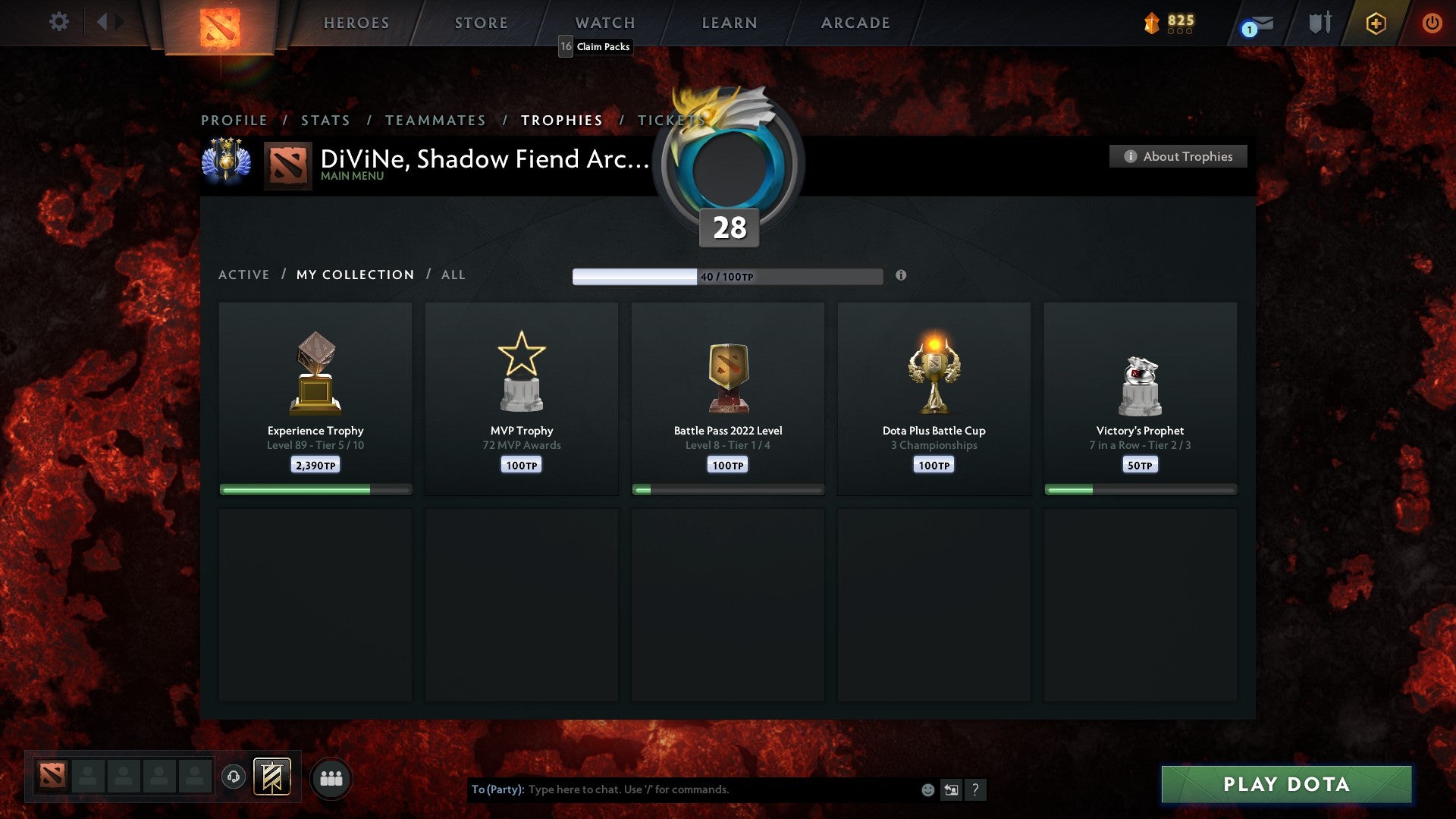Click the Claim Packs notification
This screenshot has width=1456, height=819.
(x=595, y=47)
